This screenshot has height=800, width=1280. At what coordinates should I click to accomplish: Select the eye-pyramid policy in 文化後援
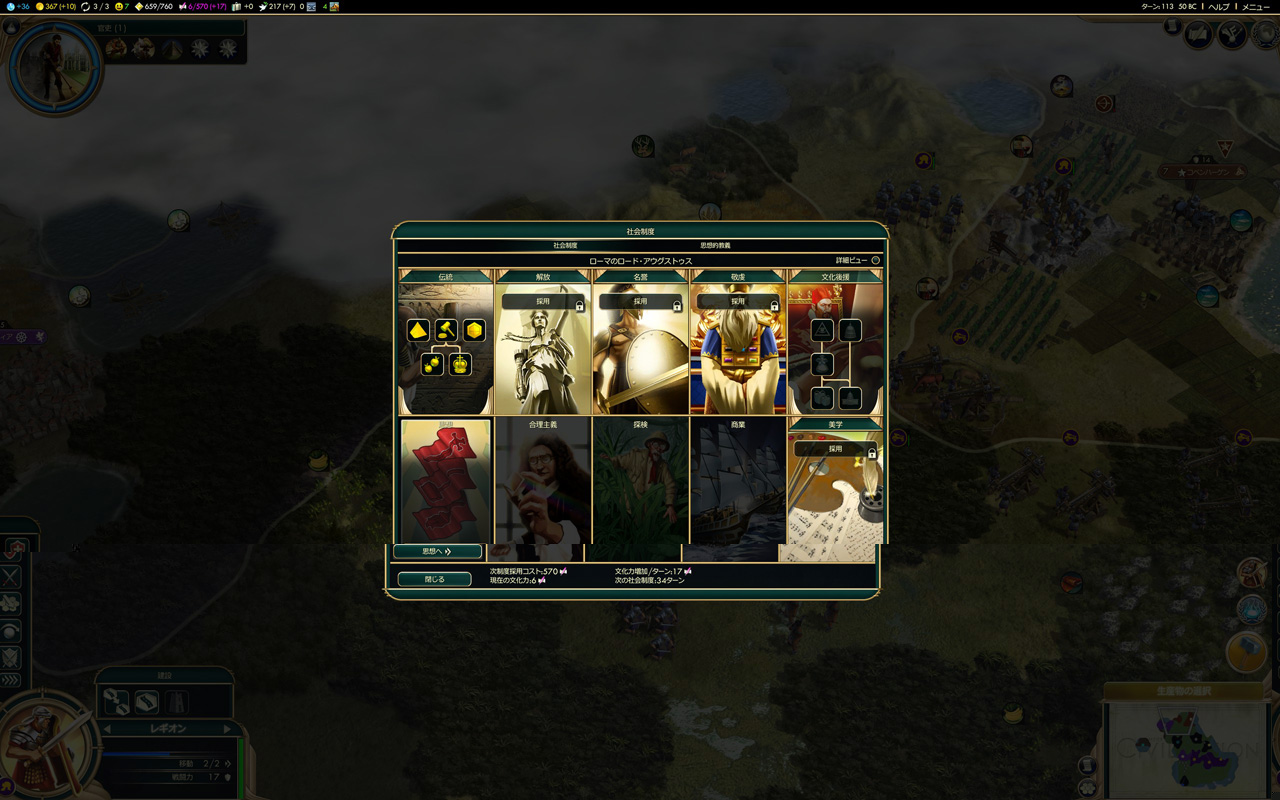click(822, 330)
